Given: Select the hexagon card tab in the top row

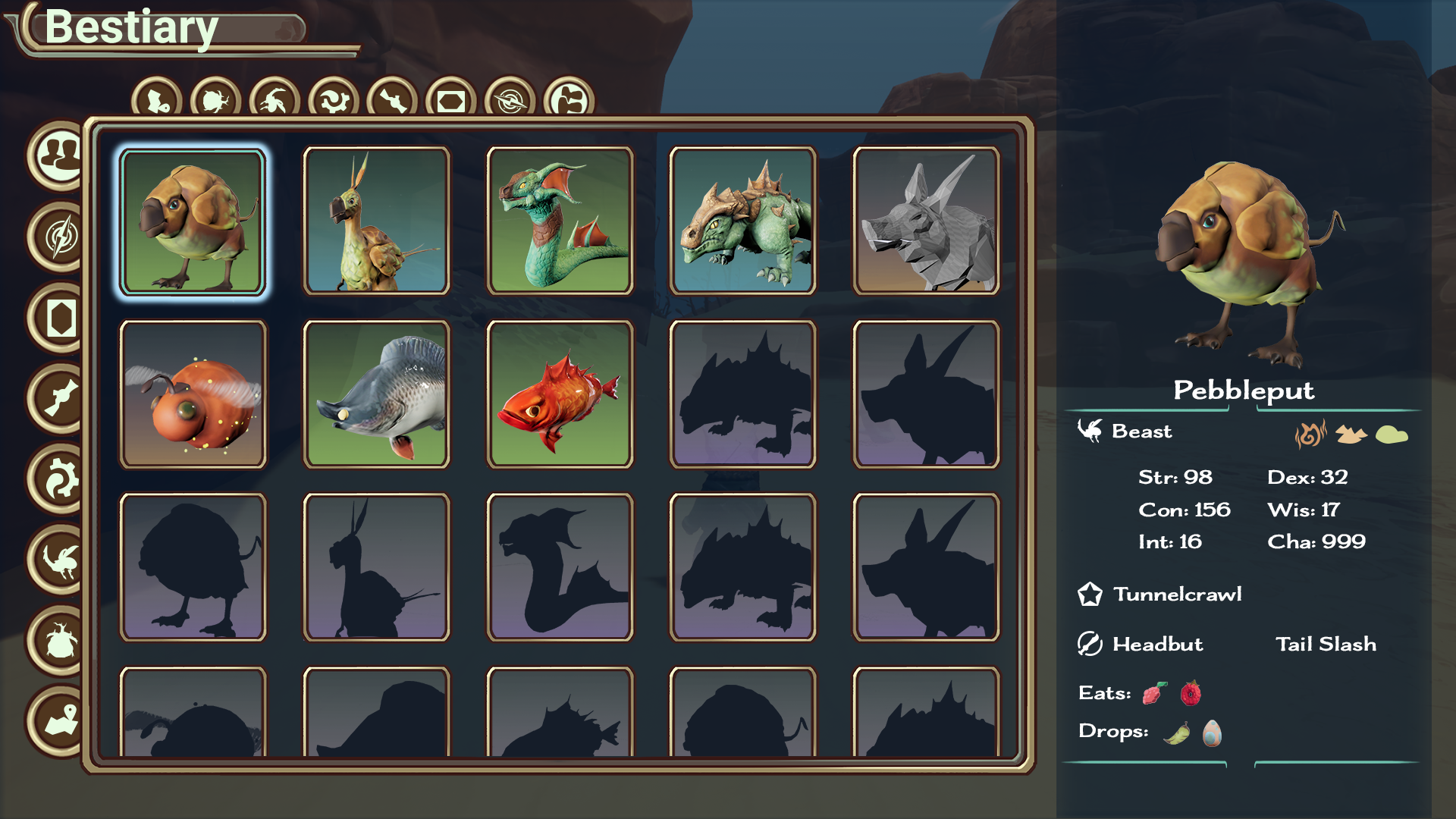Looking at the screenshot, I should point(451,100).
